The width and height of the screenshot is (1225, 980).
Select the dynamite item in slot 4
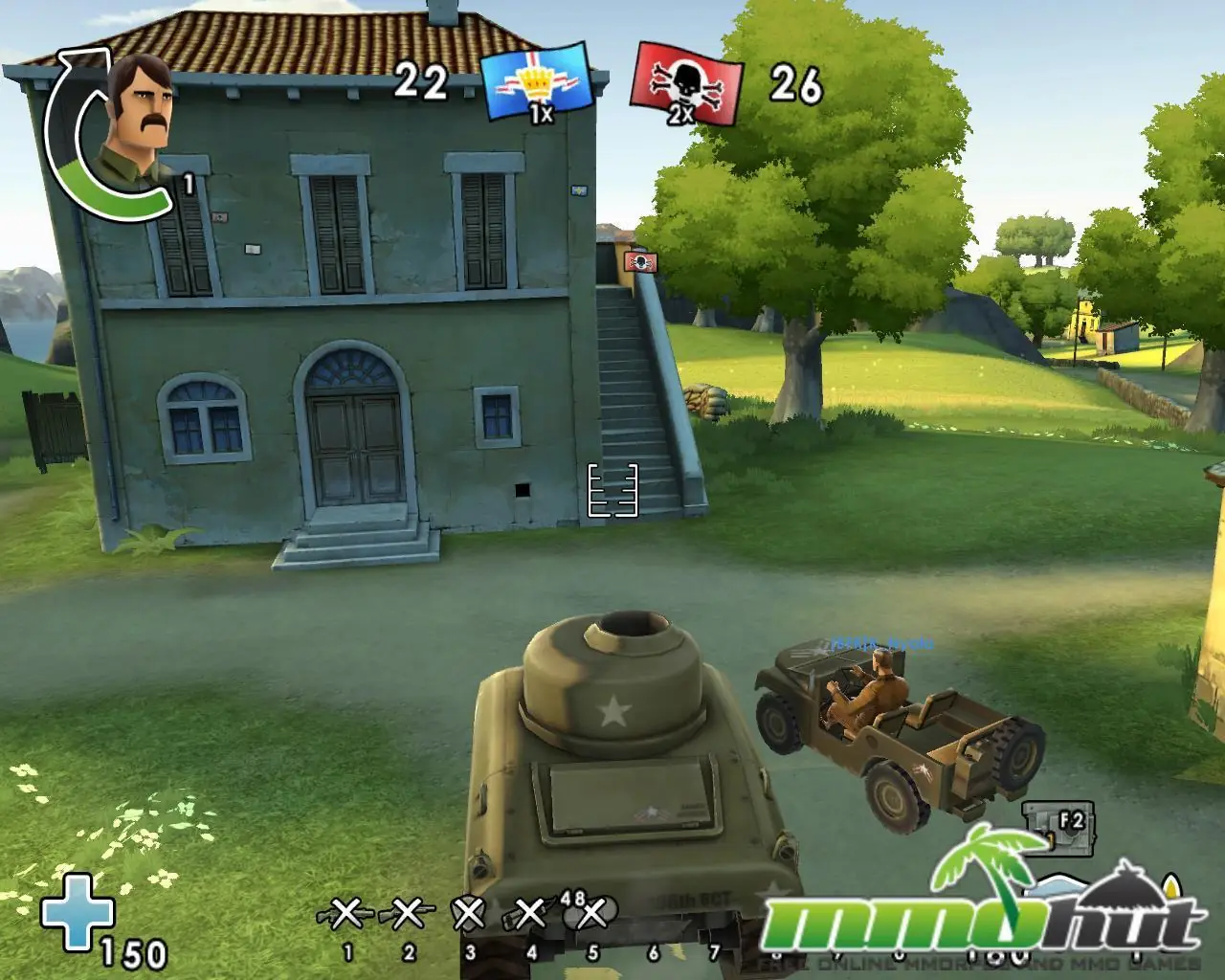[x=529, y=915]
